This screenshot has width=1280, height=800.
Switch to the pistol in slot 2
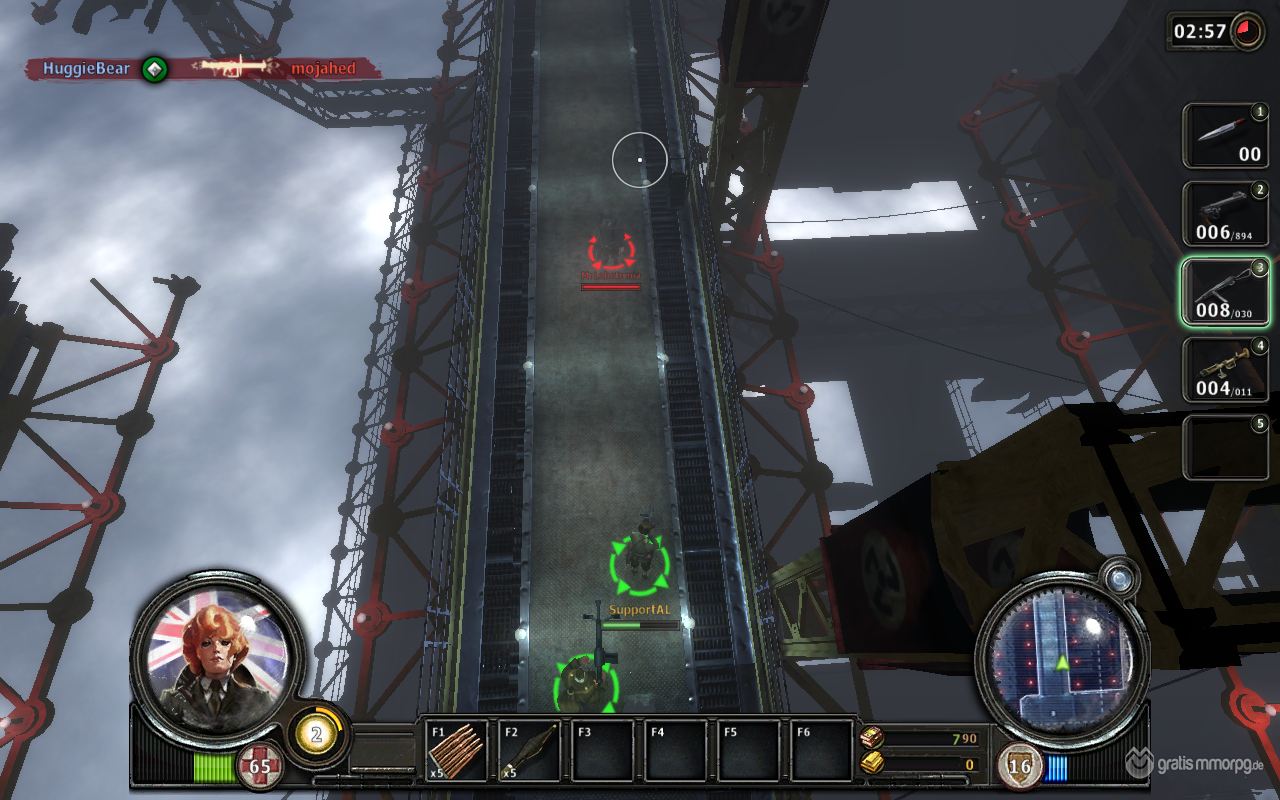pyautogui.click(x=1226, y=214)
